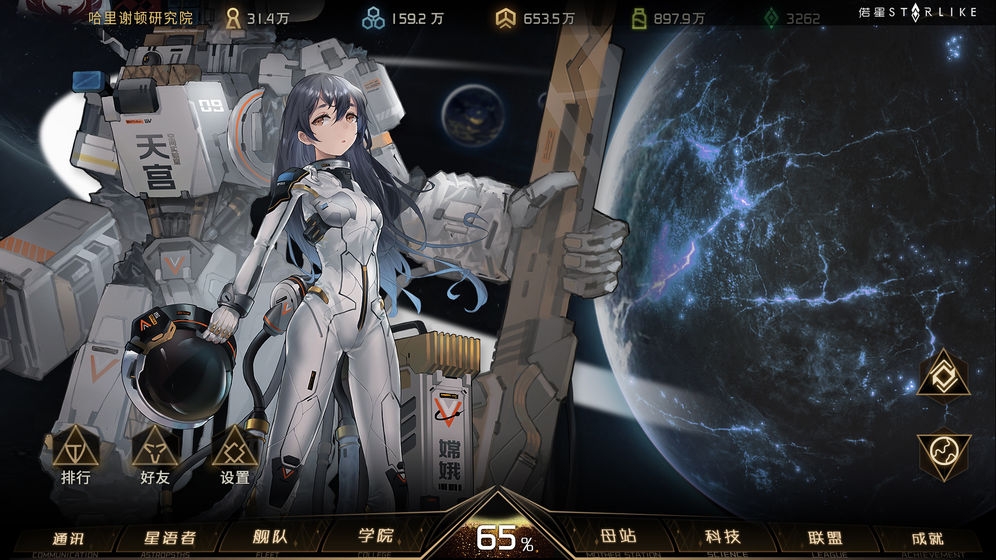Open the 好友 friends list
Viewport: 996px width, 560px height.
(x=155, y=455)
